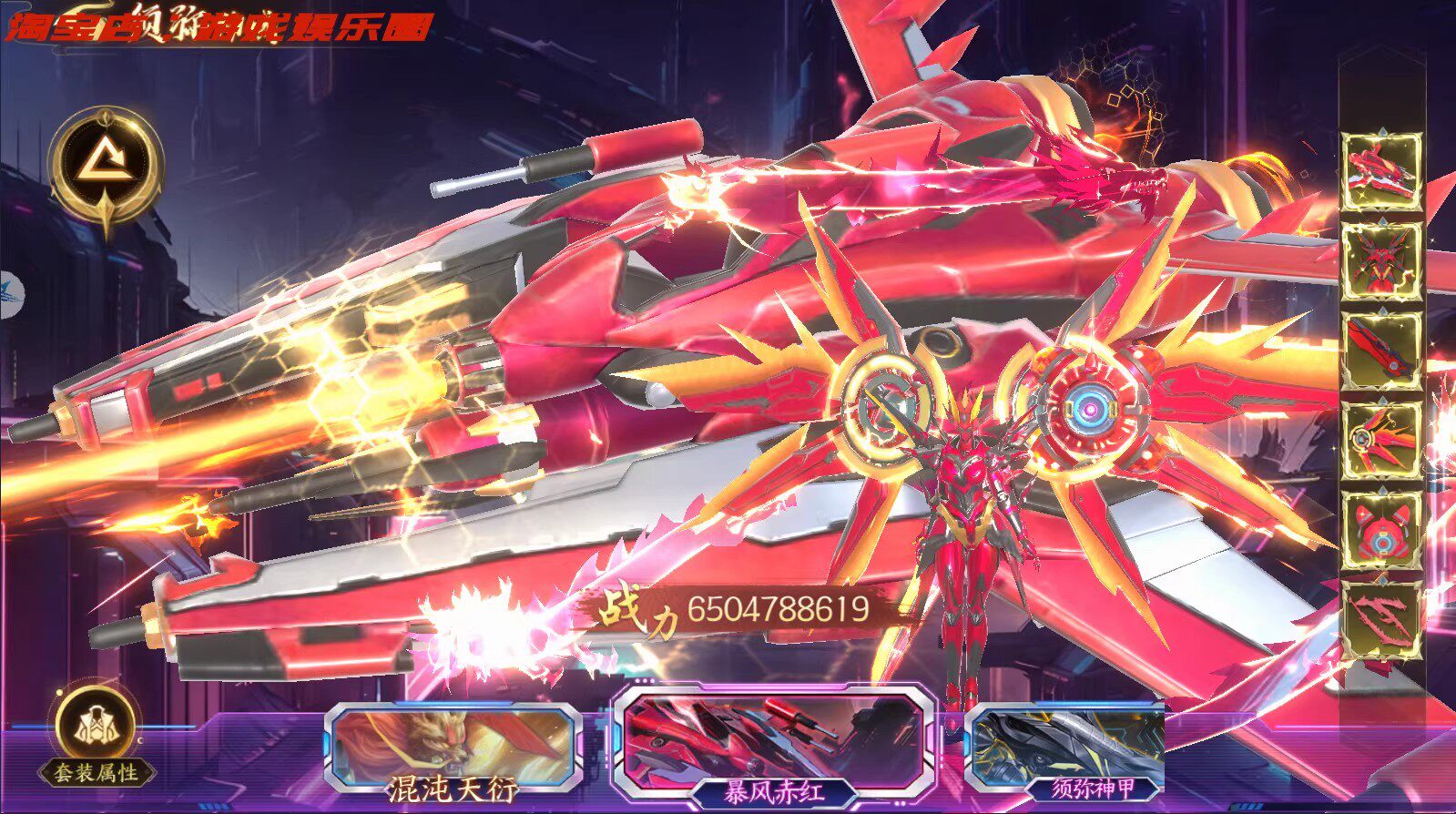Pick the red mecha armor slot
Screen dimensions: 1456x814
coord(1382,261)
